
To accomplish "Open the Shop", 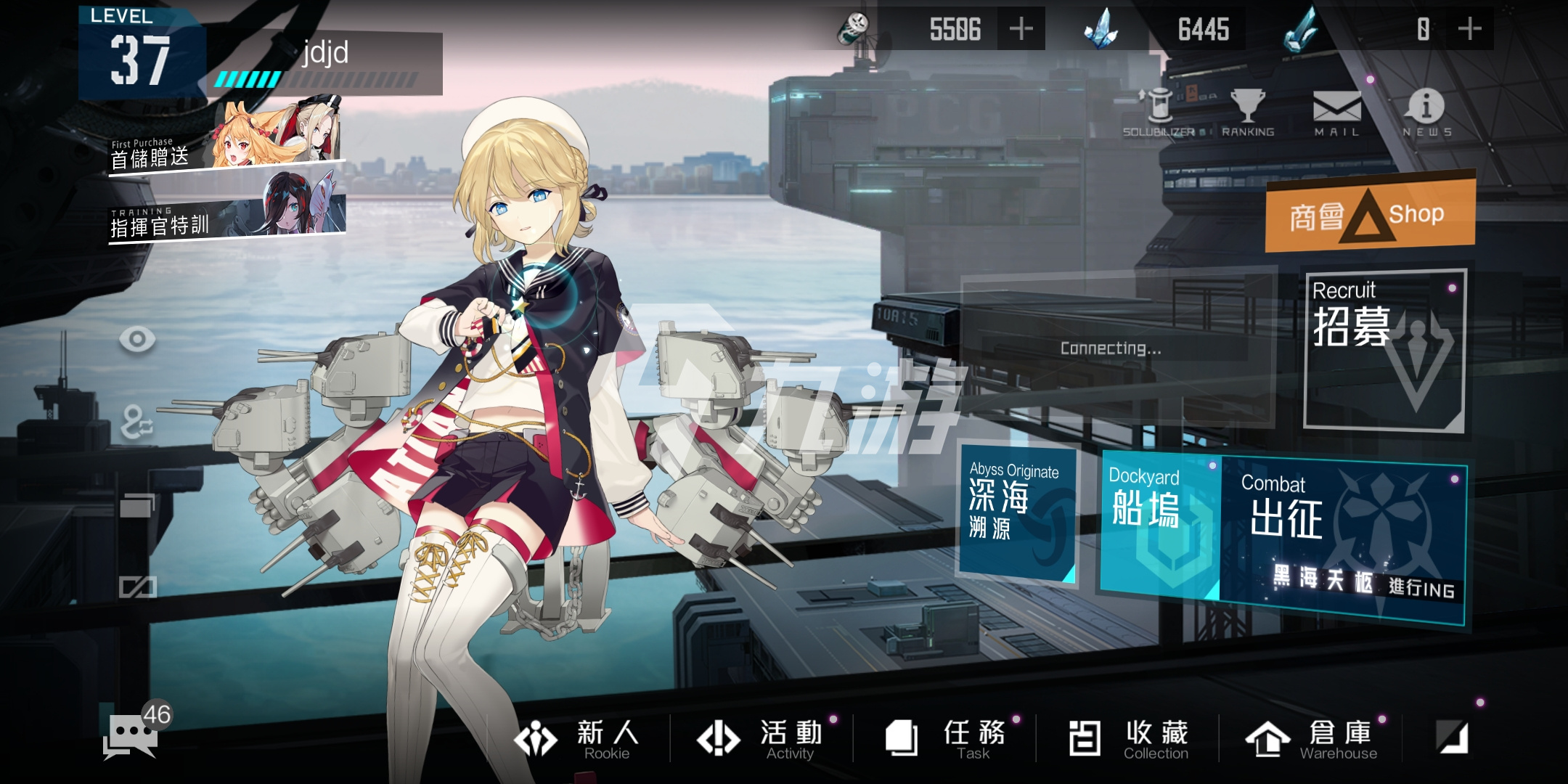I will (x=1371, y=215).
